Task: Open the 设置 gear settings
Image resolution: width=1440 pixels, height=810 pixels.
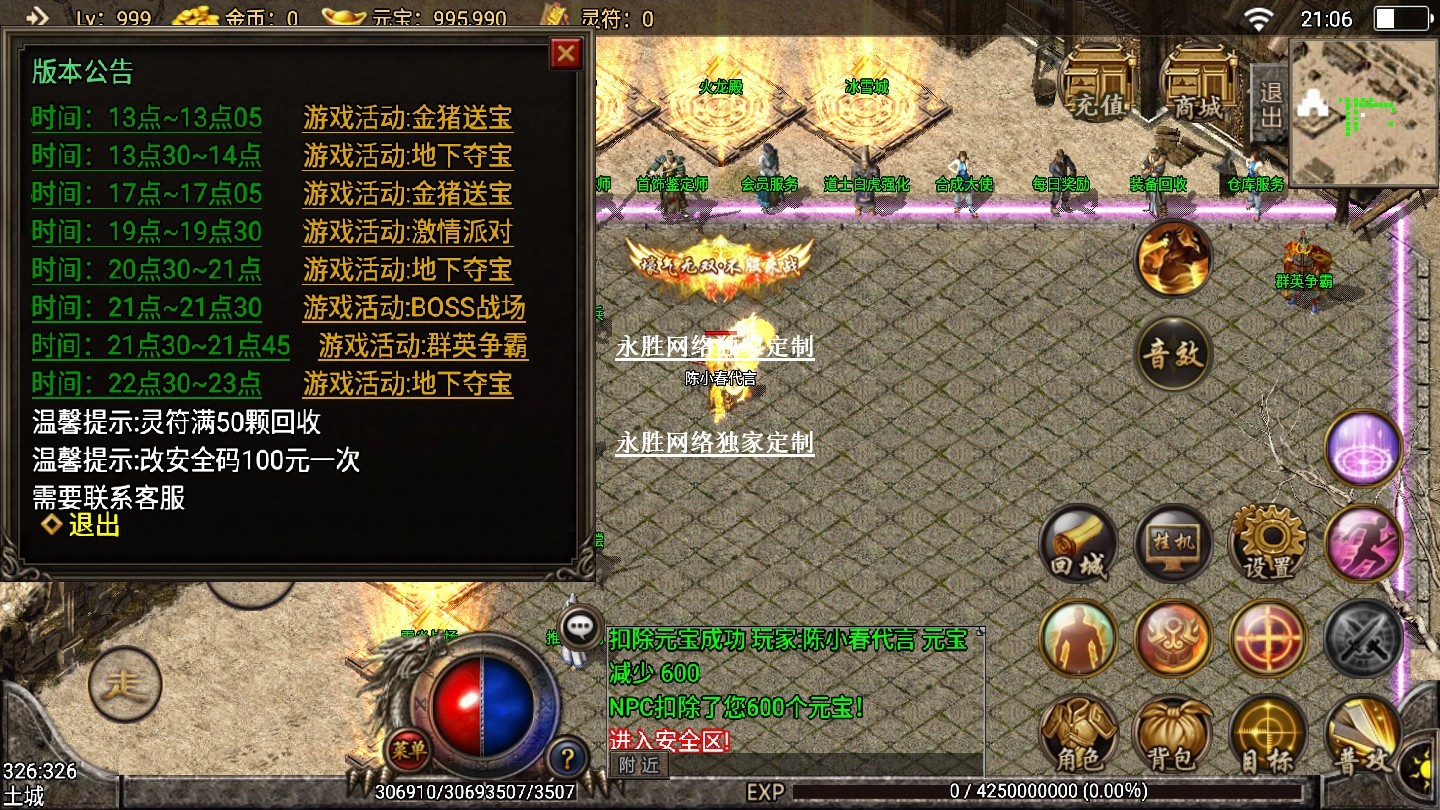Action: click(1268, 545)
